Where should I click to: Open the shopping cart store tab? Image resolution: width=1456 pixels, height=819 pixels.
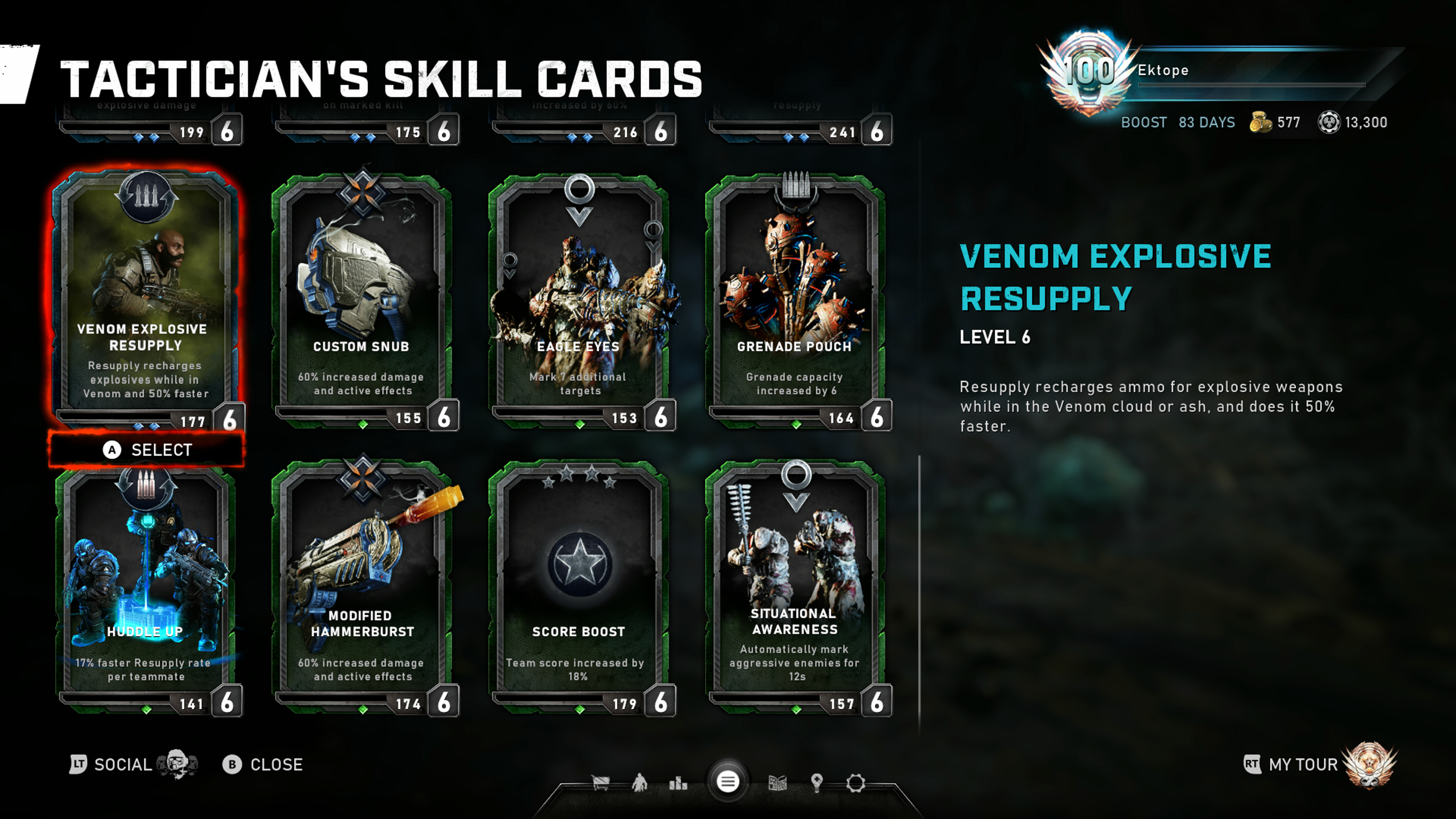point(600,783)
